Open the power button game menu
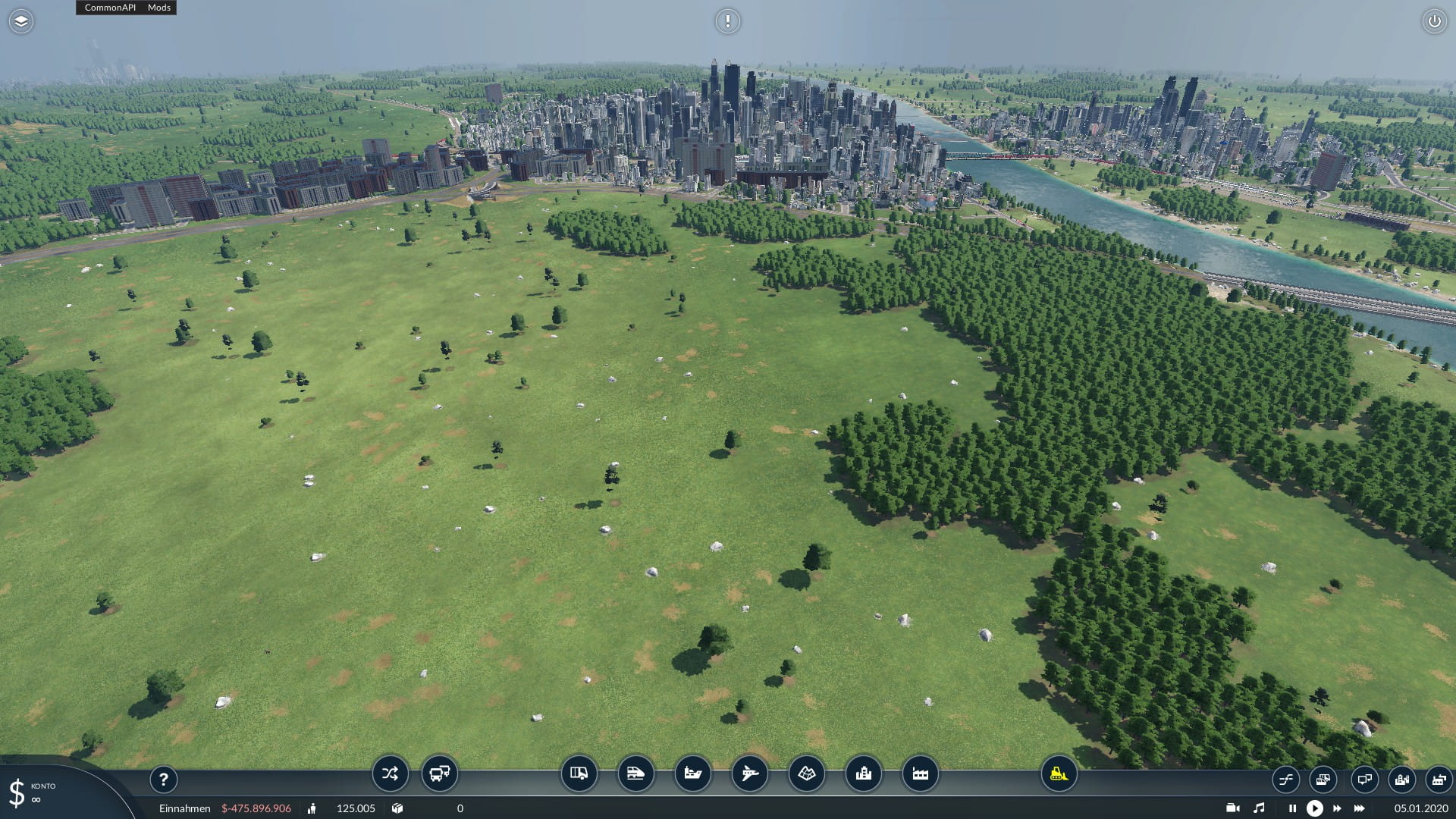The width and height of the screenshot is (1456, 819). 1434,21
